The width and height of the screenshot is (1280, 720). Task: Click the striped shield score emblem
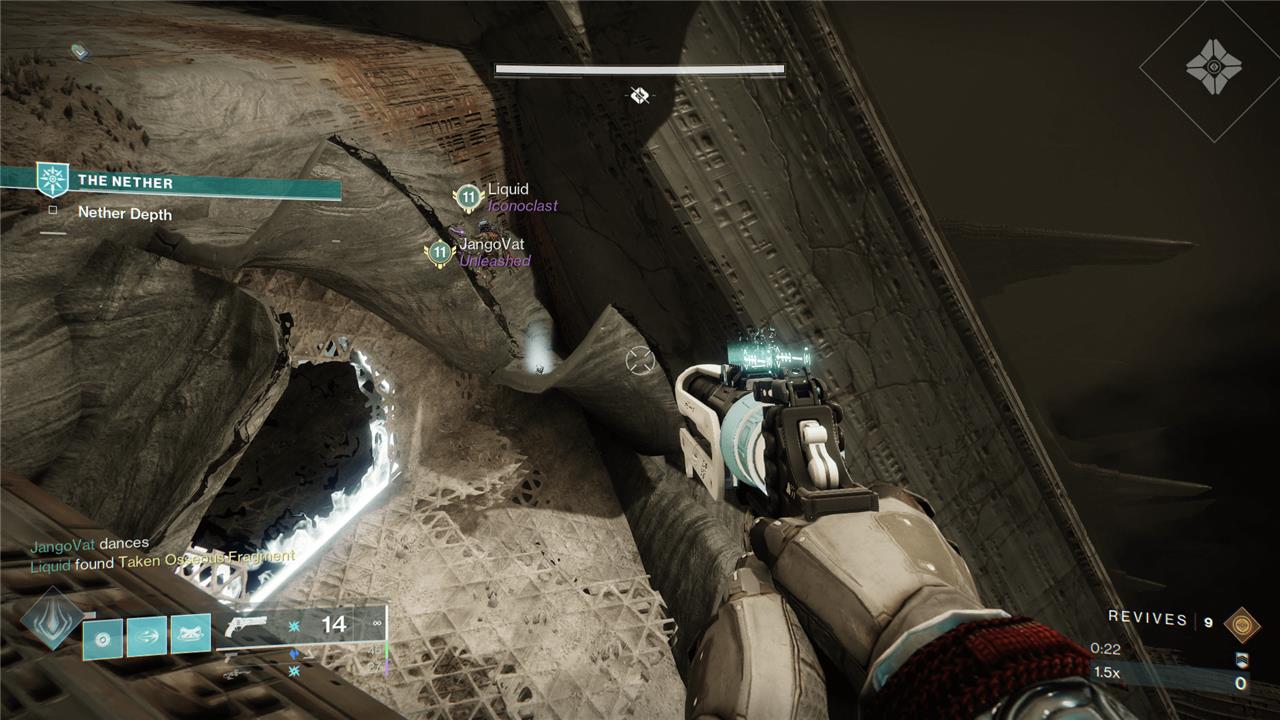coord(1242,659)
